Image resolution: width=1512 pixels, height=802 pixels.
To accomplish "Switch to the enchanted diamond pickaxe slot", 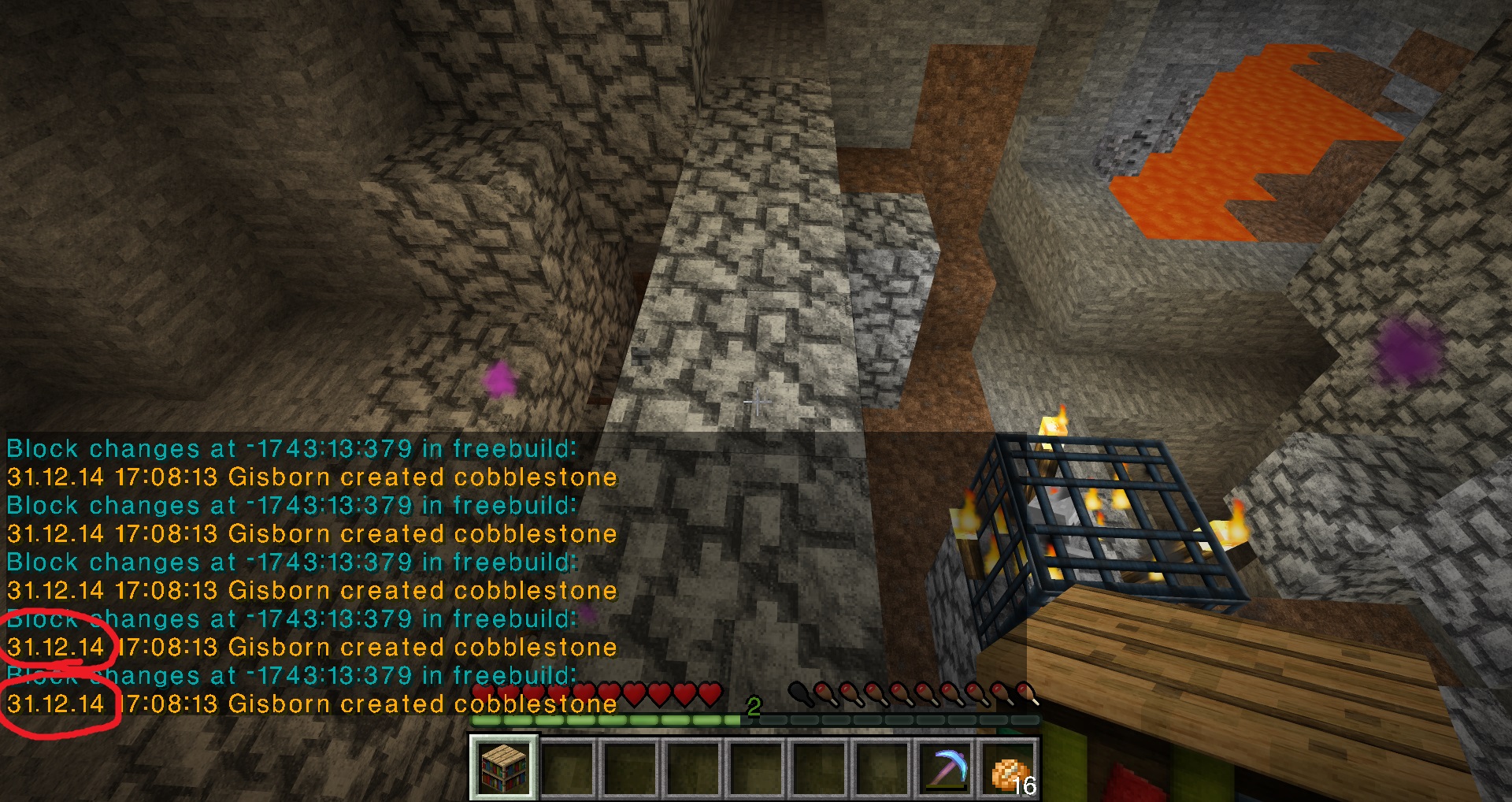I will coord(947,767).
